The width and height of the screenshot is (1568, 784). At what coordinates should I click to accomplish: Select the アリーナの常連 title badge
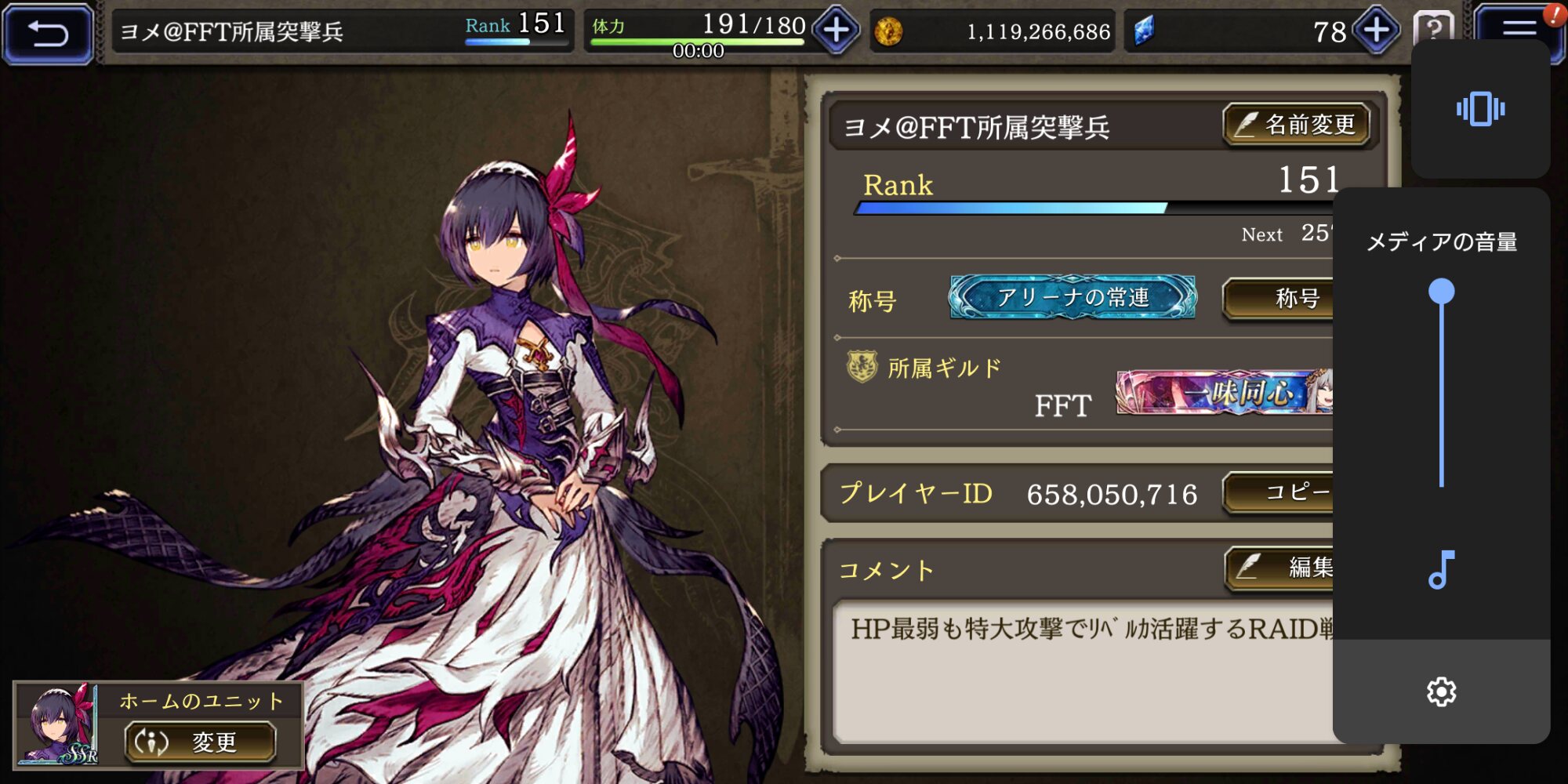point(1073,297)
